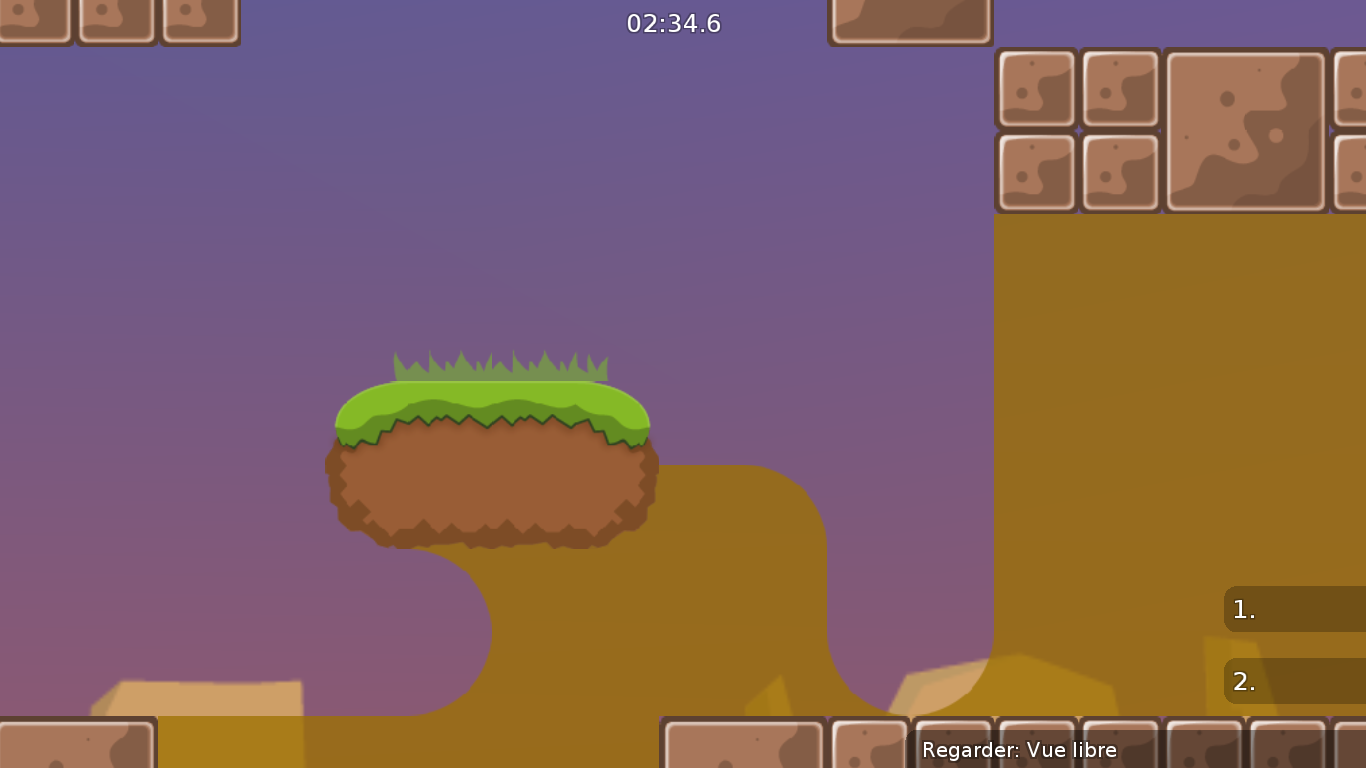Select the first place scoreboard slot
The image size is (1366, 768).
1293,609
